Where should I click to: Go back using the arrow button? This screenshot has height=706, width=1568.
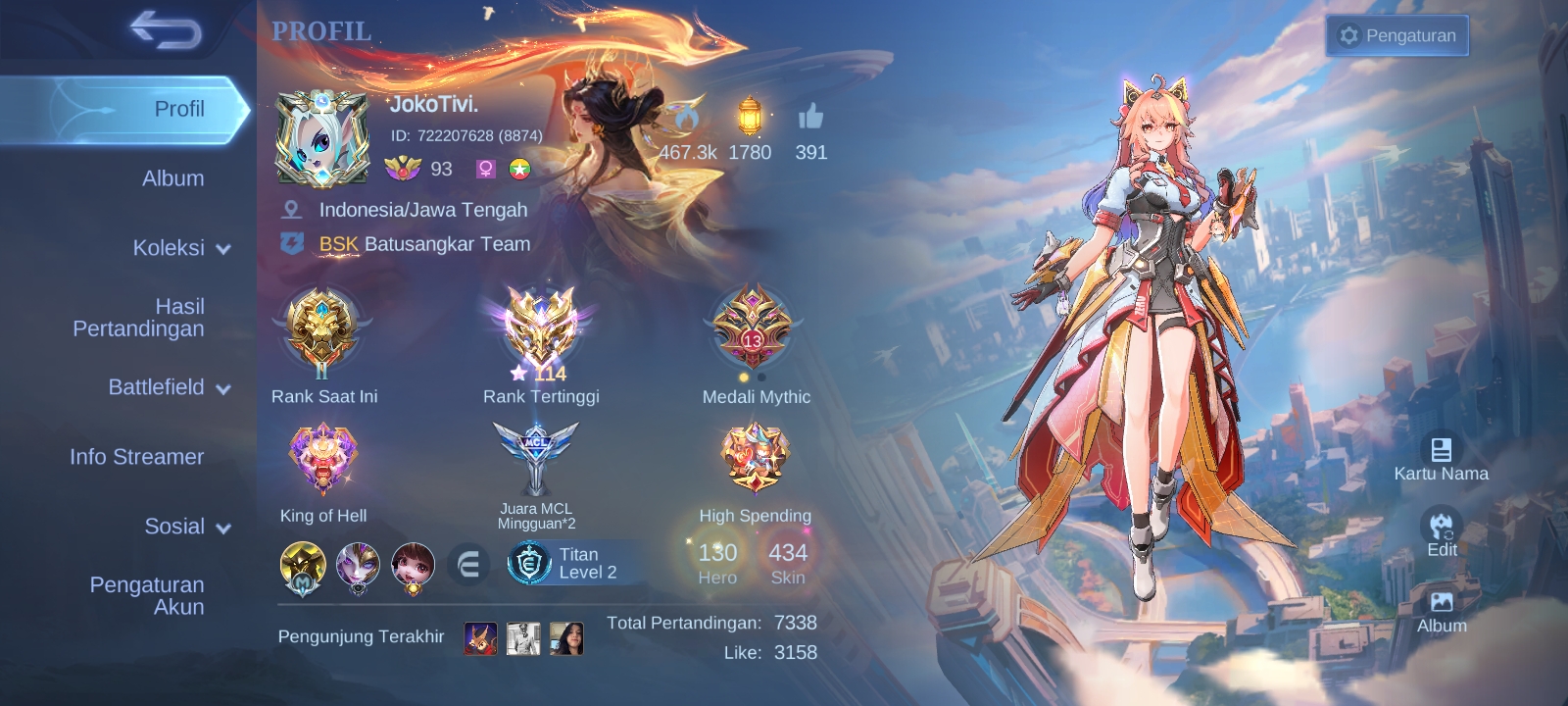tap(165, 31)
